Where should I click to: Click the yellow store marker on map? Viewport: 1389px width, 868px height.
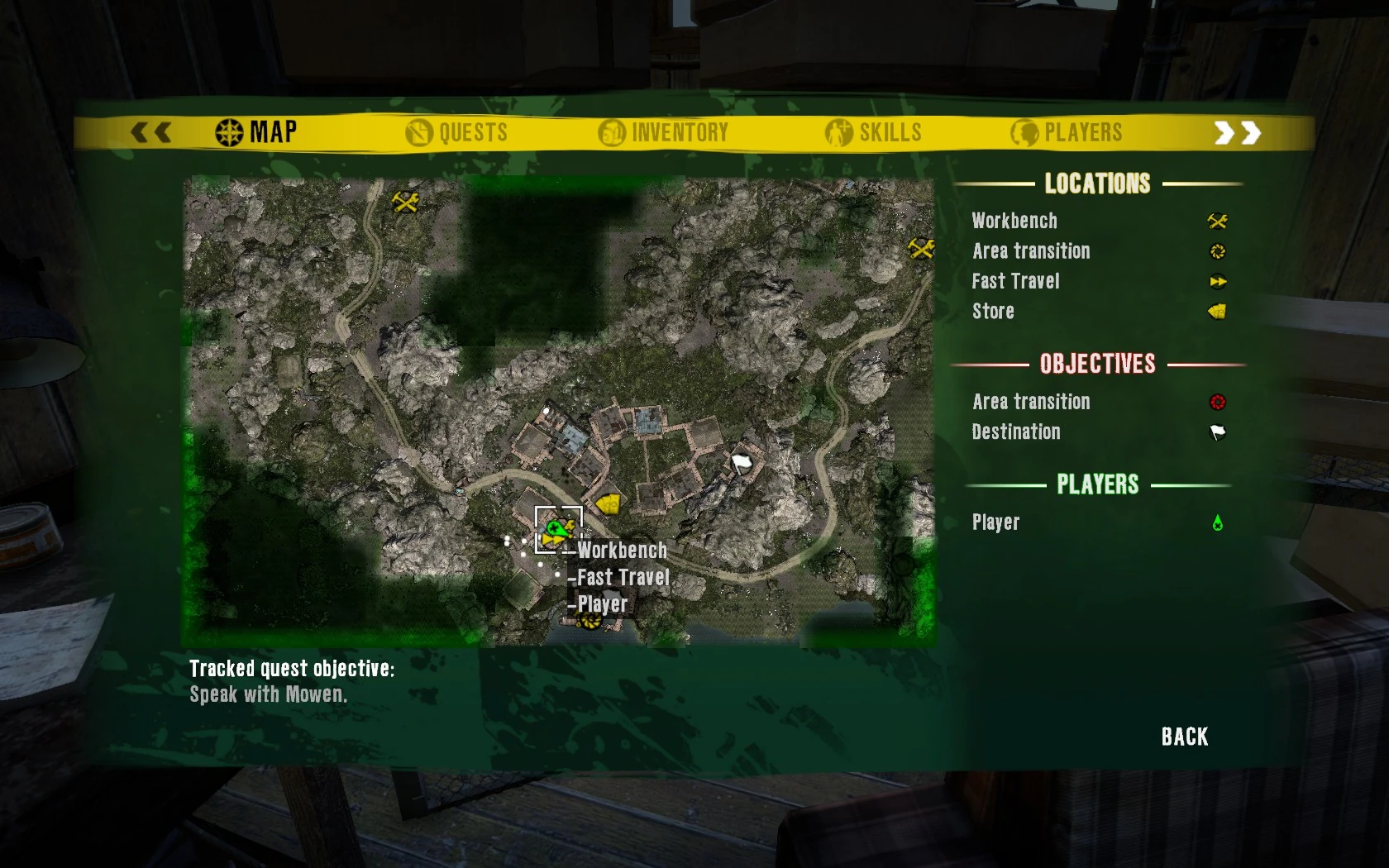(x=609, y=503)
